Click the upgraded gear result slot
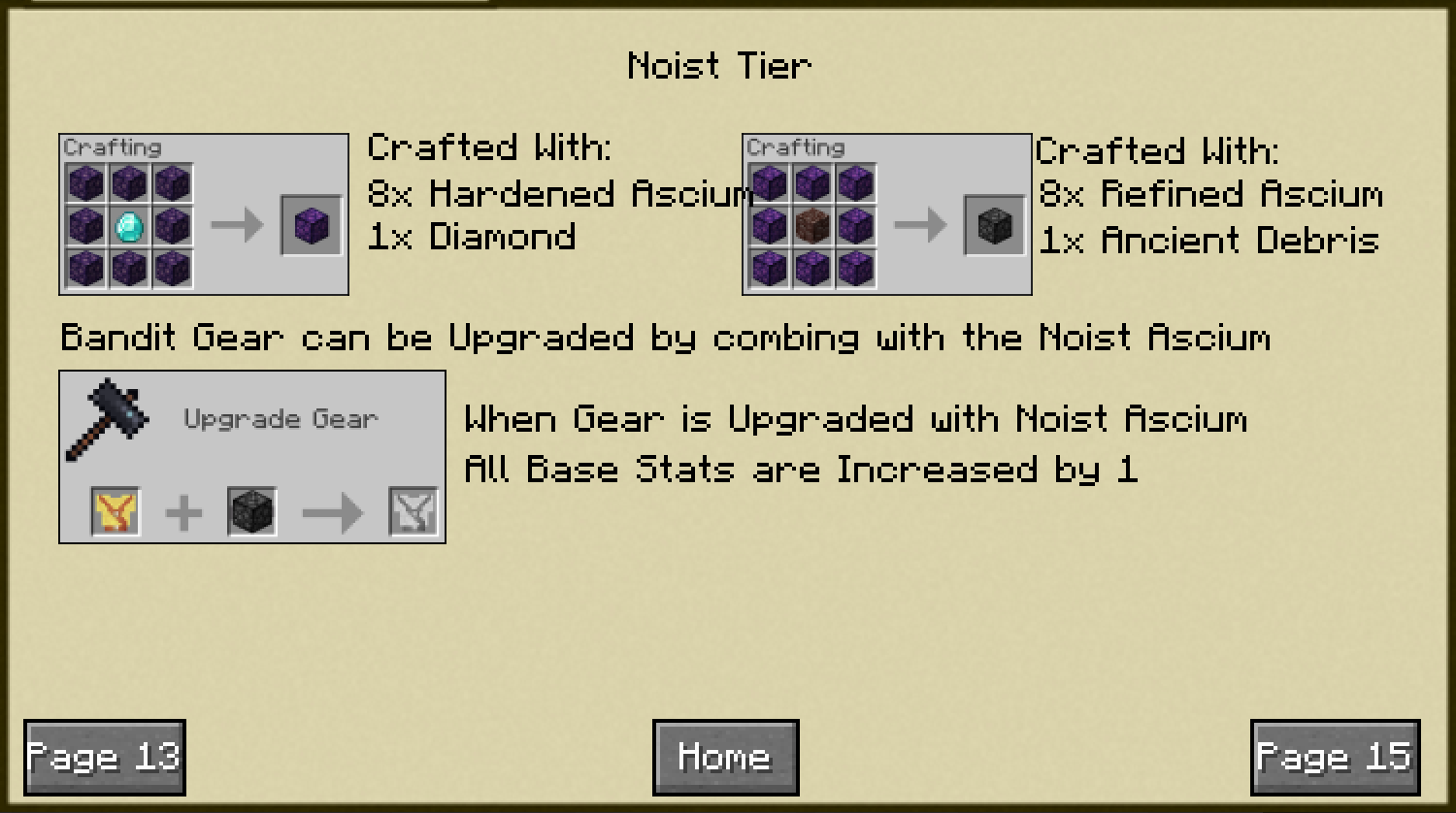Viewport: 1456px width, 813px height. [414, 511]
